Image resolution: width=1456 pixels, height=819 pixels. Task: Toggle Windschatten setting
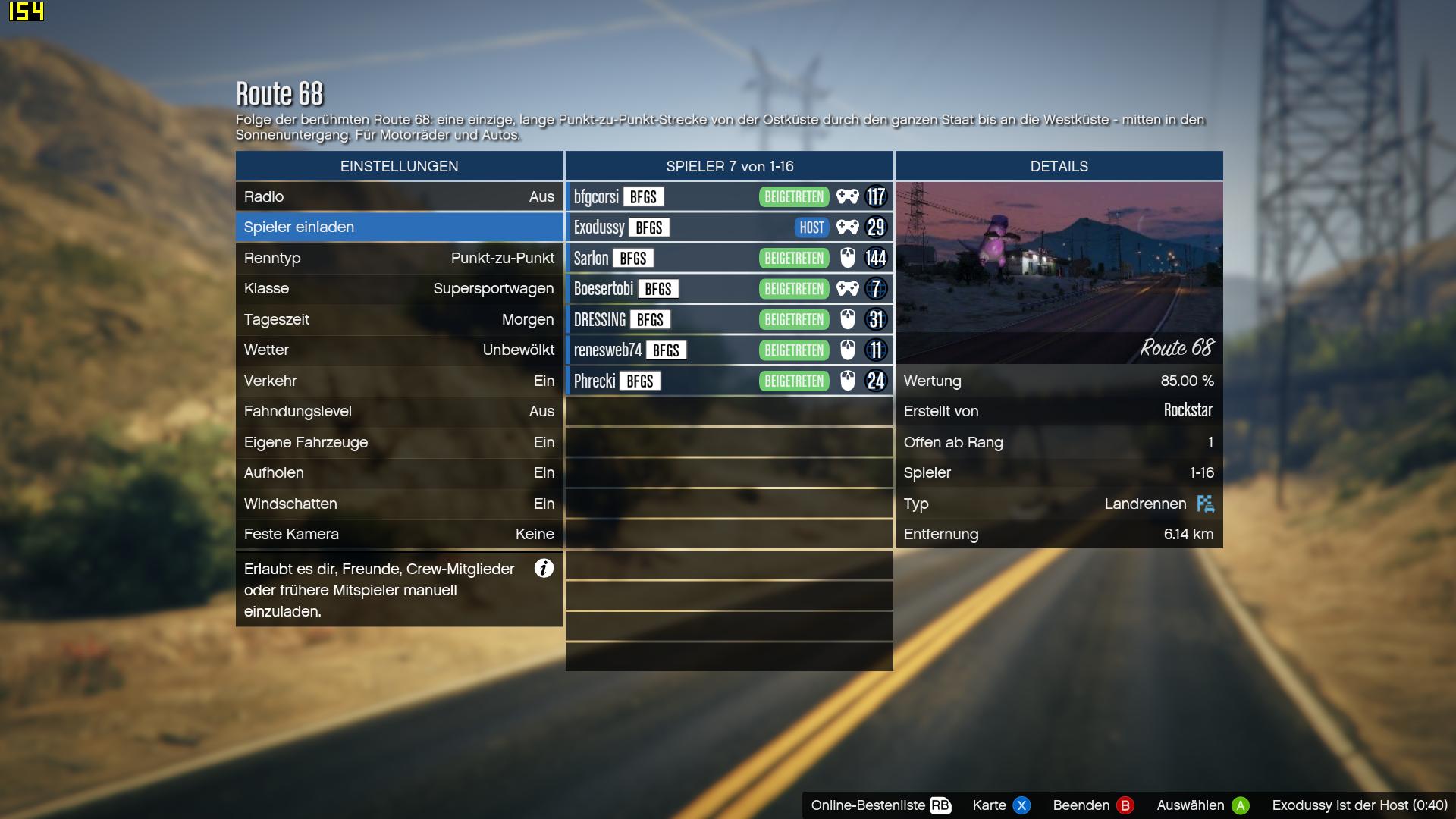tap(399, 504)
